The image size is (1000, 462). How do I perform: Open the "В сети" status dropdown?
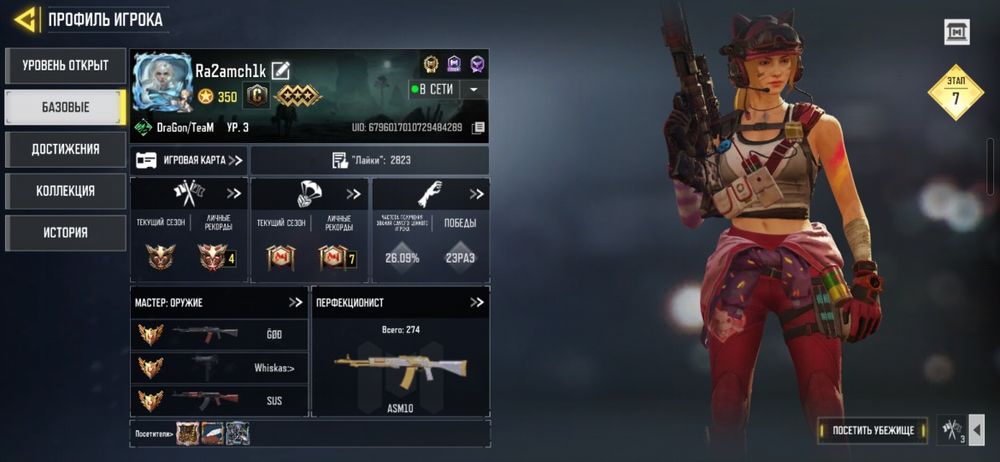[473, 89]
